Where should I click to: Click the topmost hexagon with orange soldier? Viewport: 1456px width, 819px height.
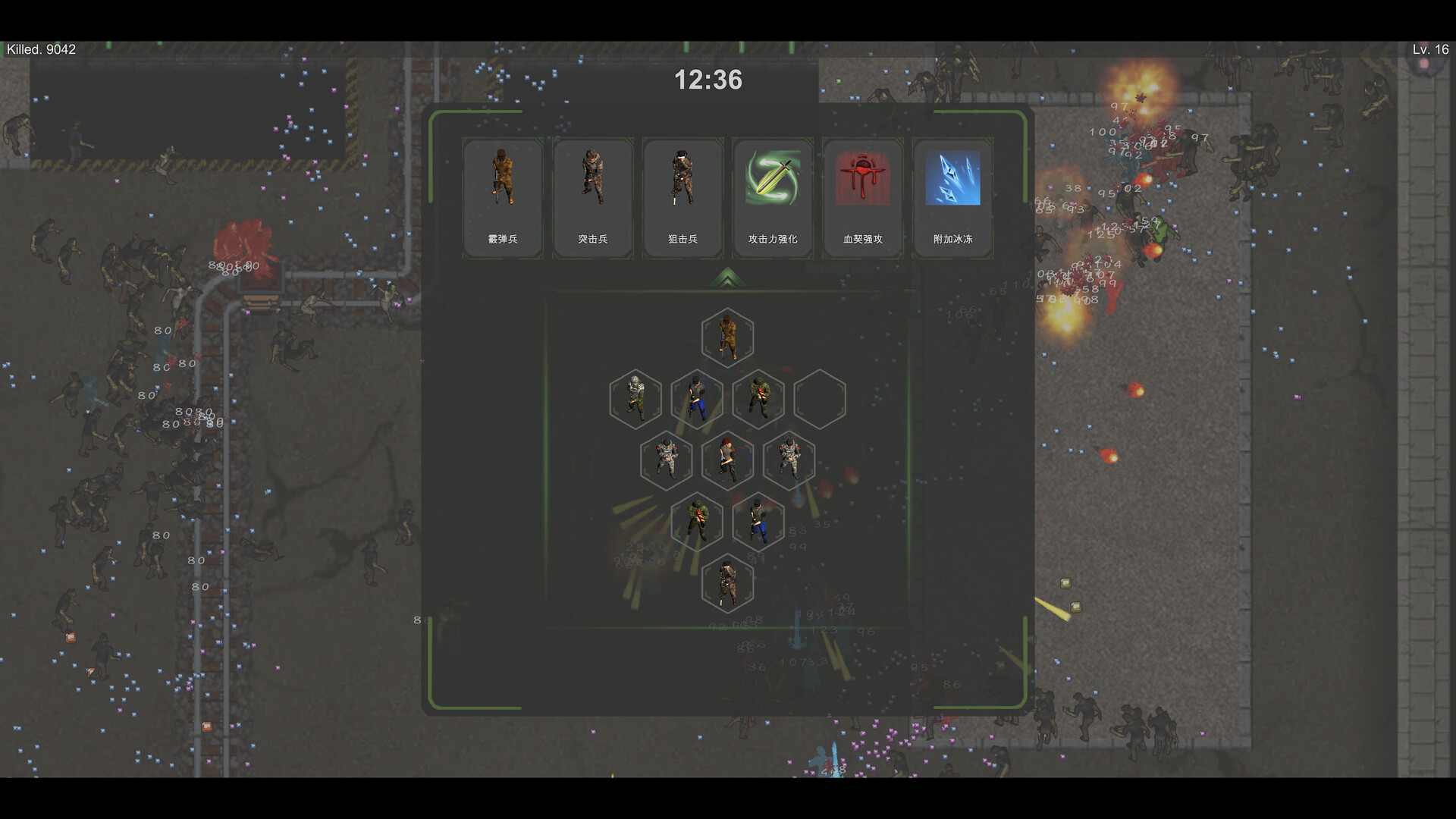click(727, 337)
